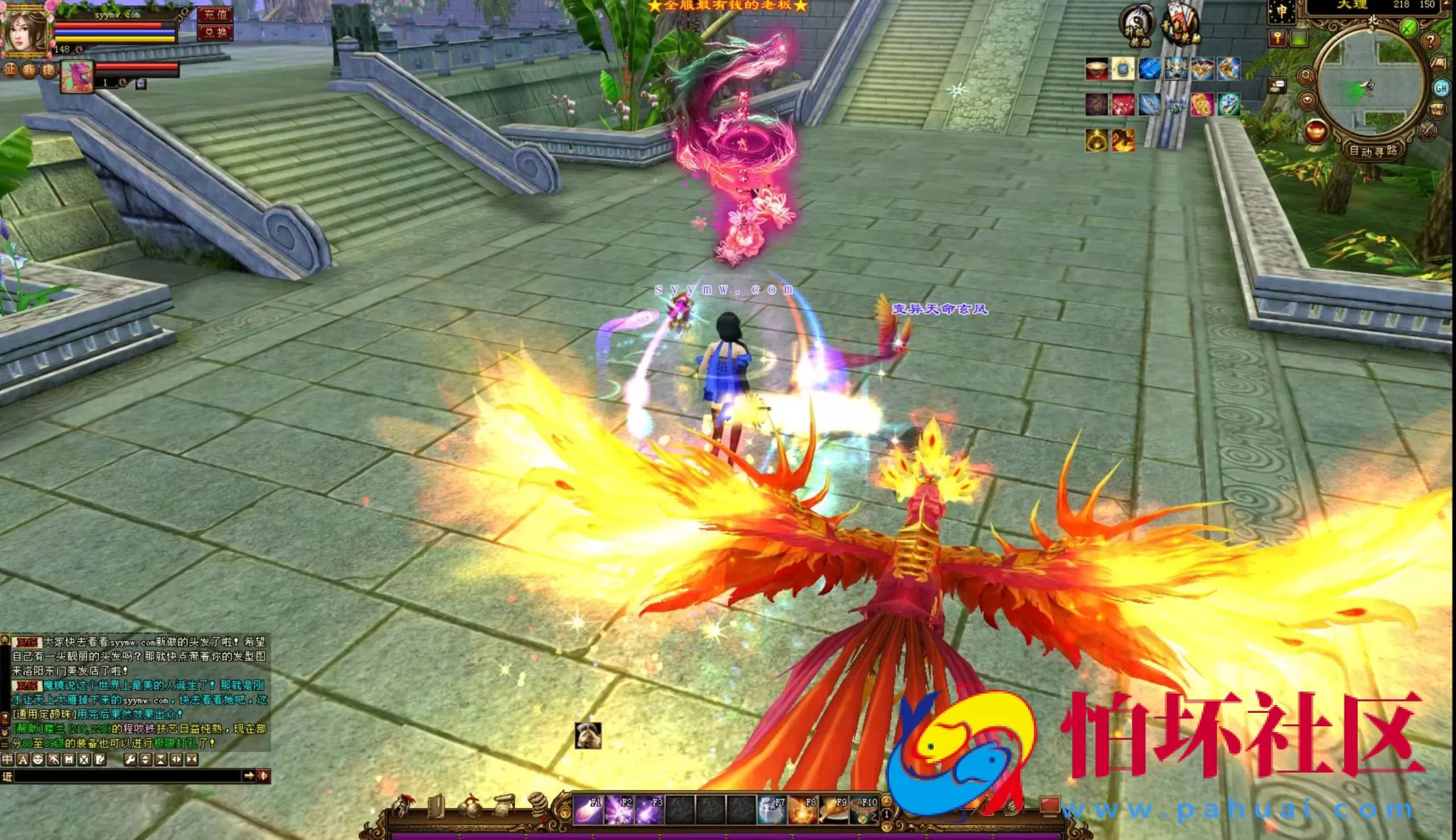Toggle the green checkmark button atop the minimap
This screenshot has width=1456, height=840.
1410,28
